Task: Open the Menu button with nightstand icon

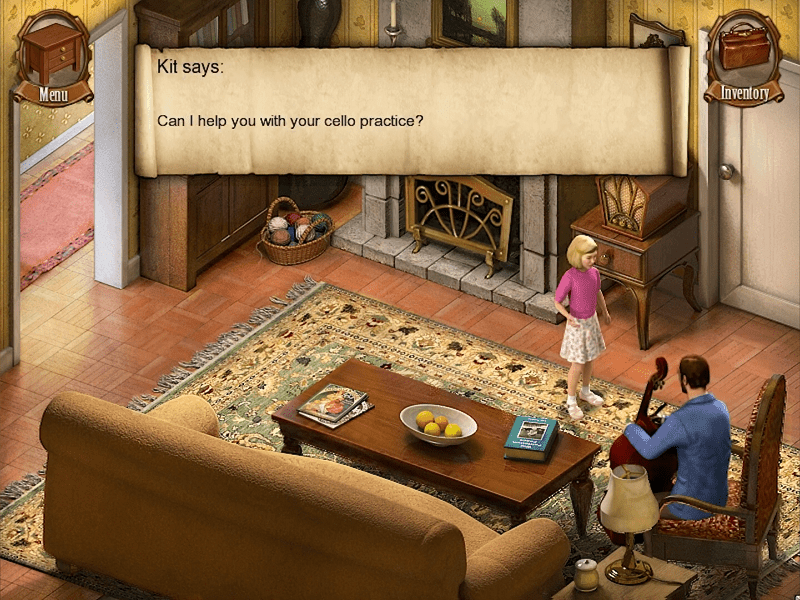Action: tap(52, 58)
